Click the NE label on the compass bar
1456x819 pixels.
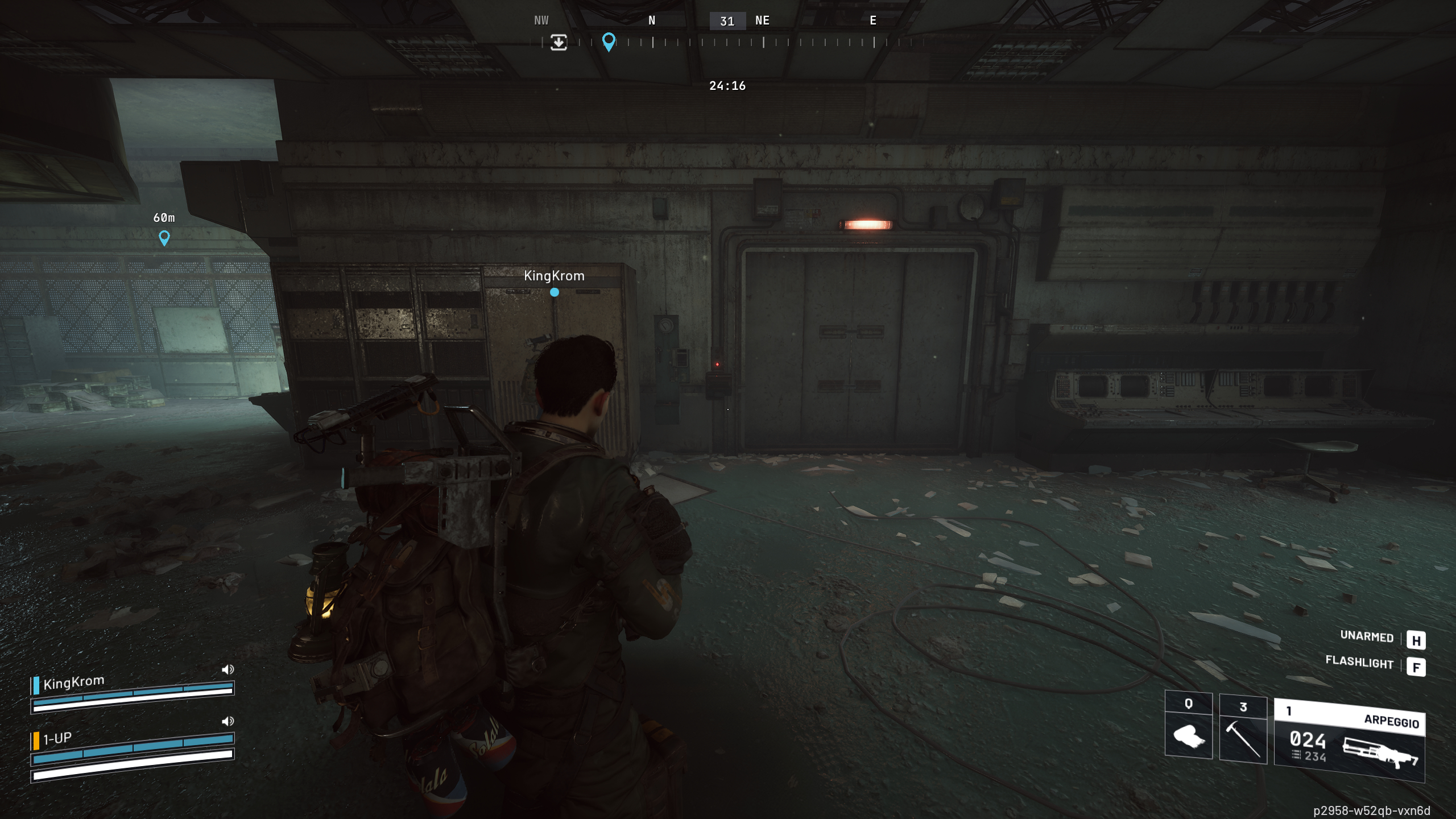click(x=762, y=20)
